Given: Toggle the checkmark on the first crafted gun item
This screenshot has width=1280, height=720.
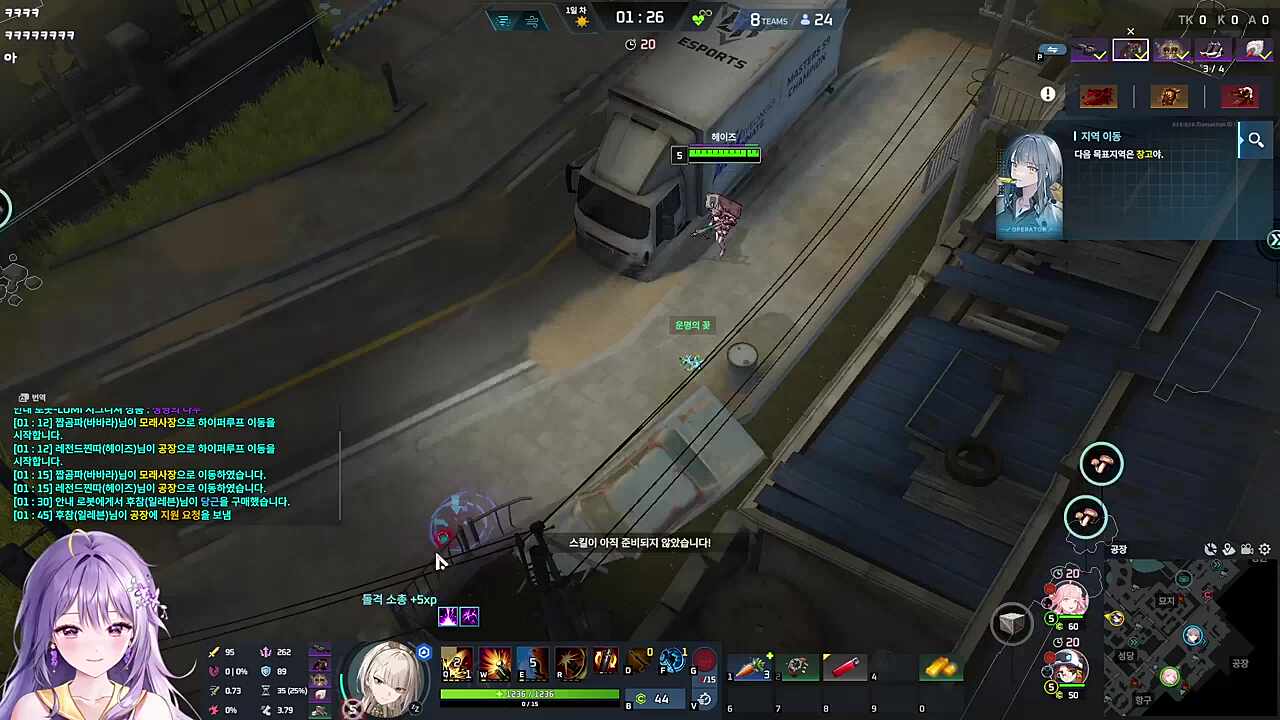Looking at the screenshot, I should (1099, 57).
